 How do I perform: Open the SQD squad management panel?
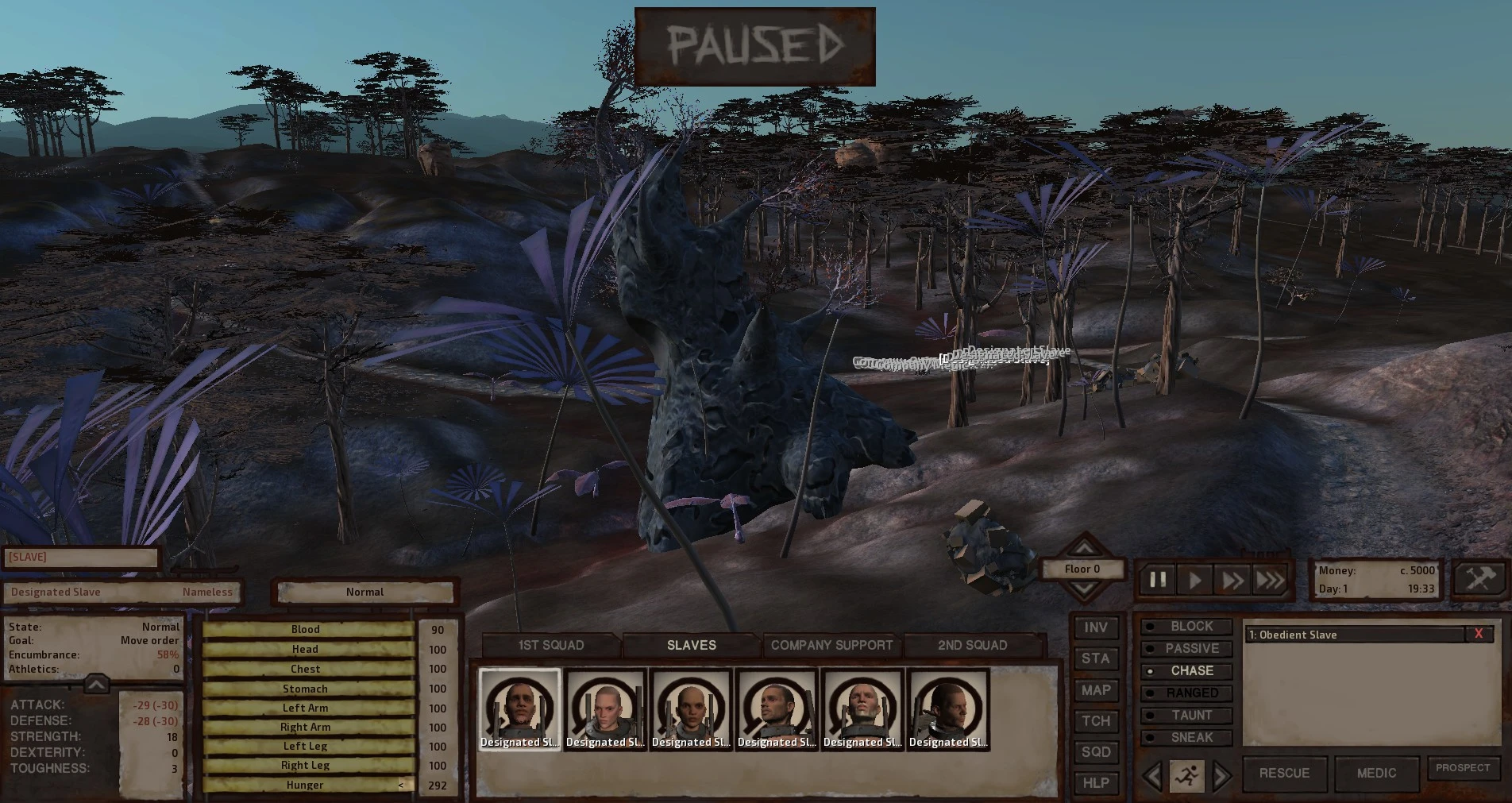1096,752
